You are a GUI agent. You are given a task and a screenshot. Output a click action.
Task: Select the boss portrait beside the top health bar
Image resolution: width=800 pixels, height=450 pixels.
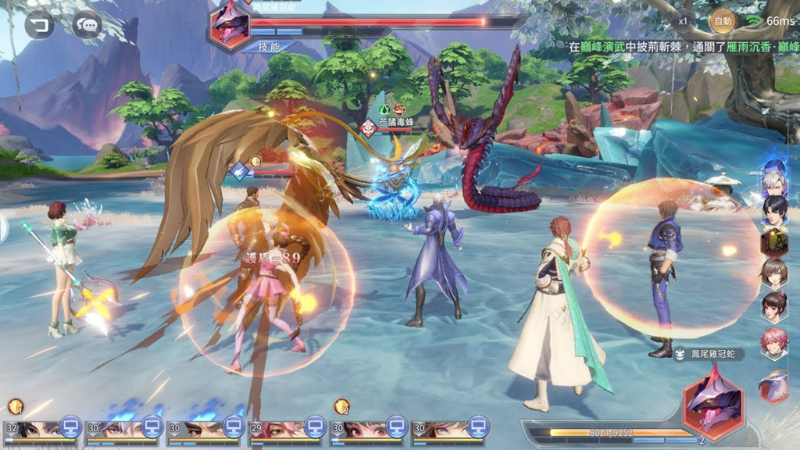point(230,26)
